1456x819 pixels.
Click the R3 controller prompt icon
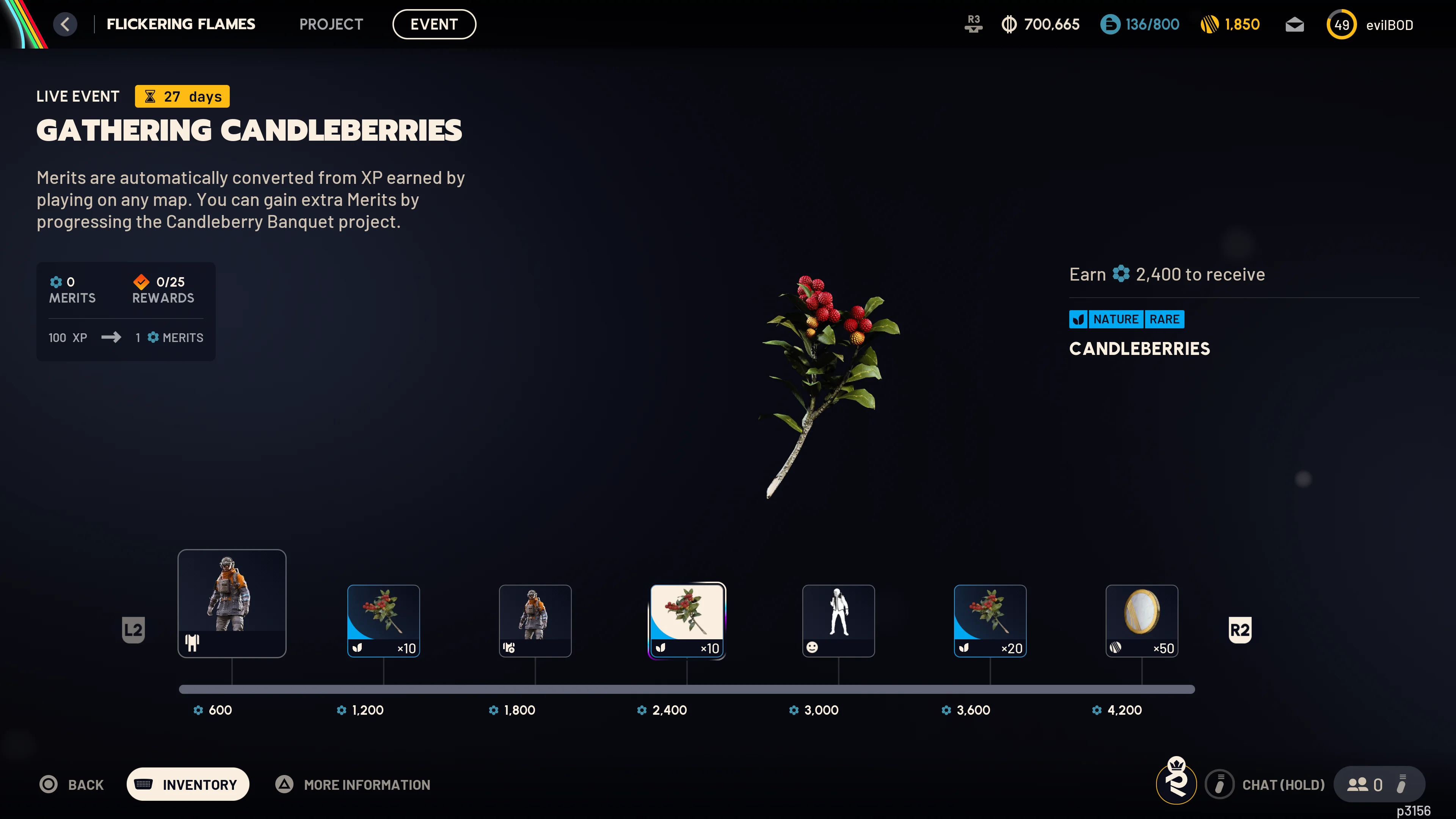click(x=973, y=24)
